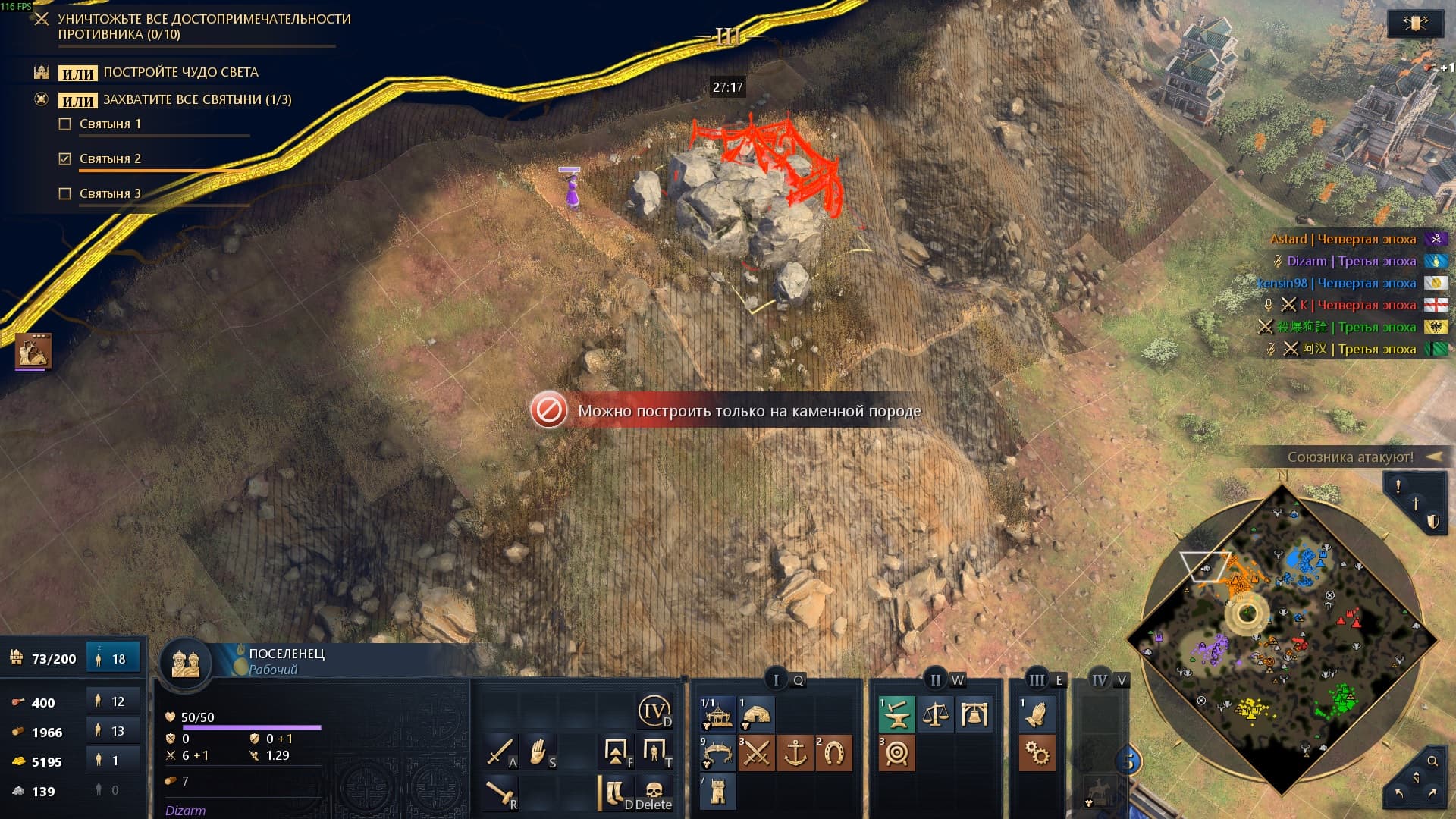Choose the anchor dock building
Viewport: 1456px width, 819px height.
pyautogui.click(x=795, y=754)
